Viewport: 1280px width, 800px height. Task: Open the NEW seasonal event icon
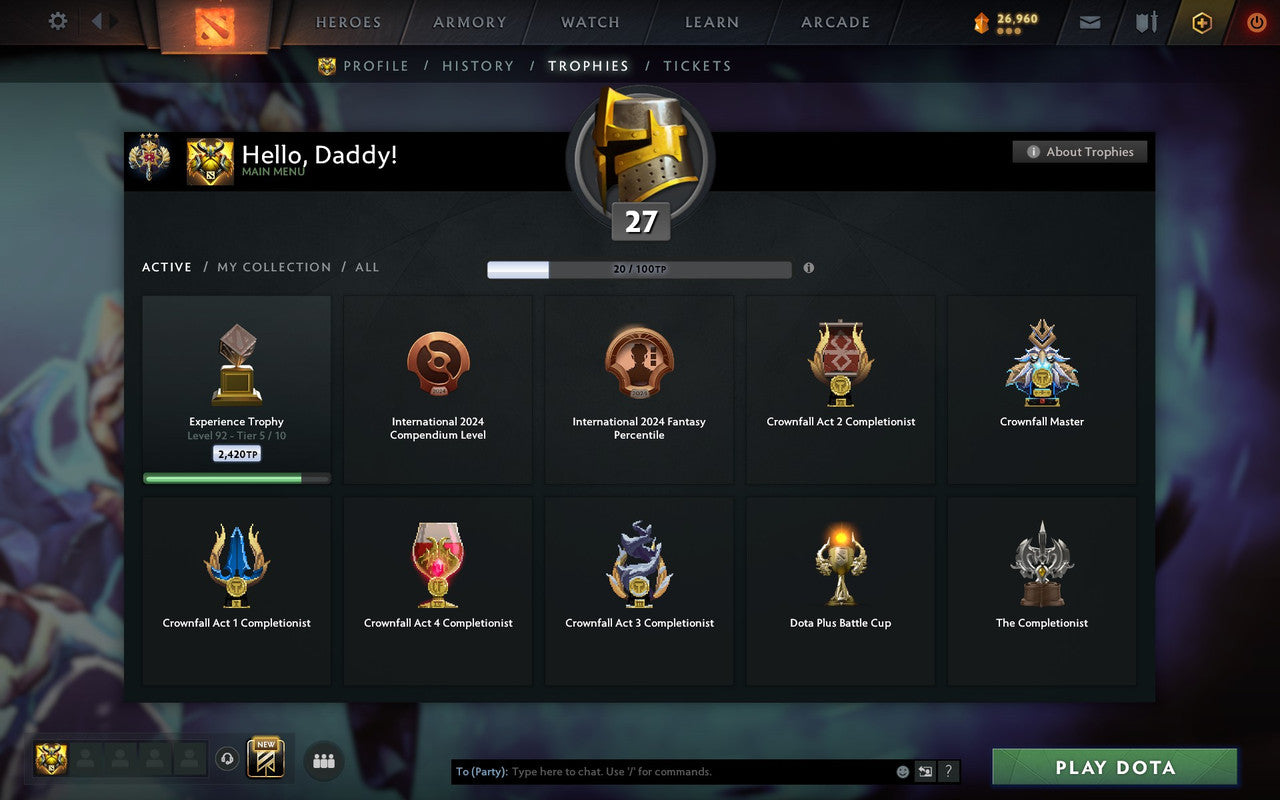pyautogui.click(x=267, y=758)
